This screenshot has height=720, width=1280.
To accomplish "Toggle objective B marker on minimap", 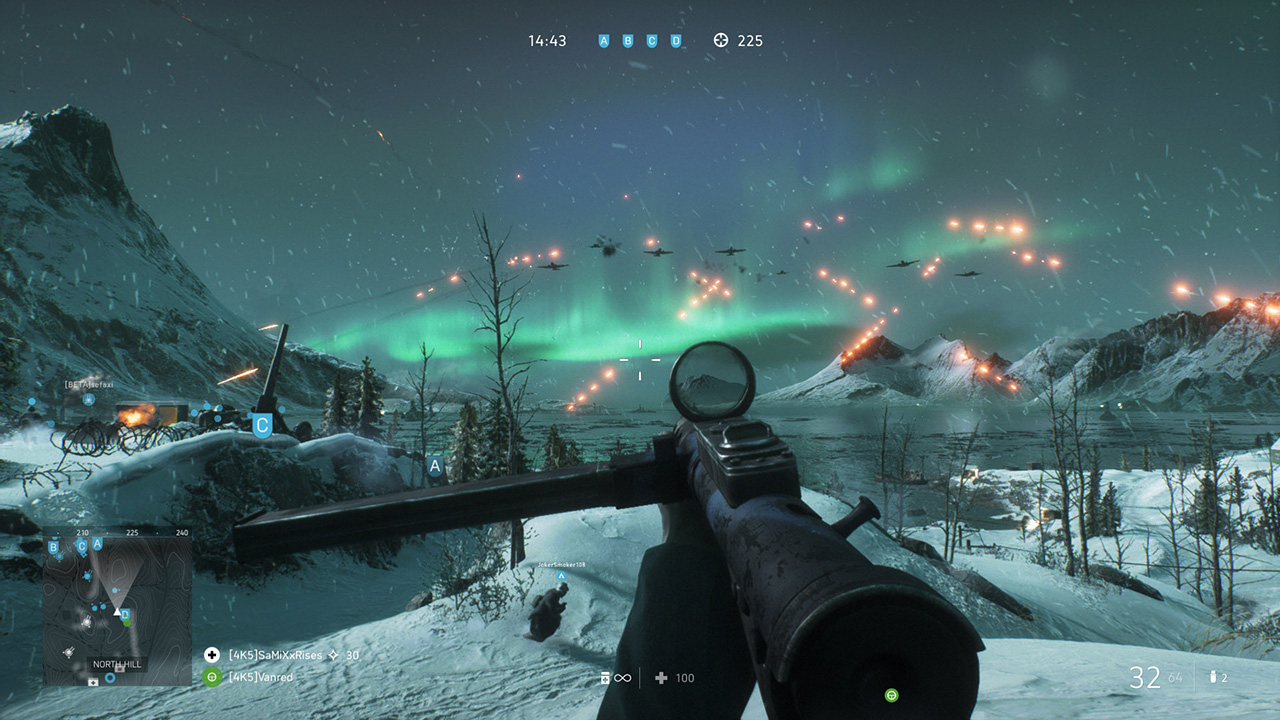I will (x=54, y=546).
